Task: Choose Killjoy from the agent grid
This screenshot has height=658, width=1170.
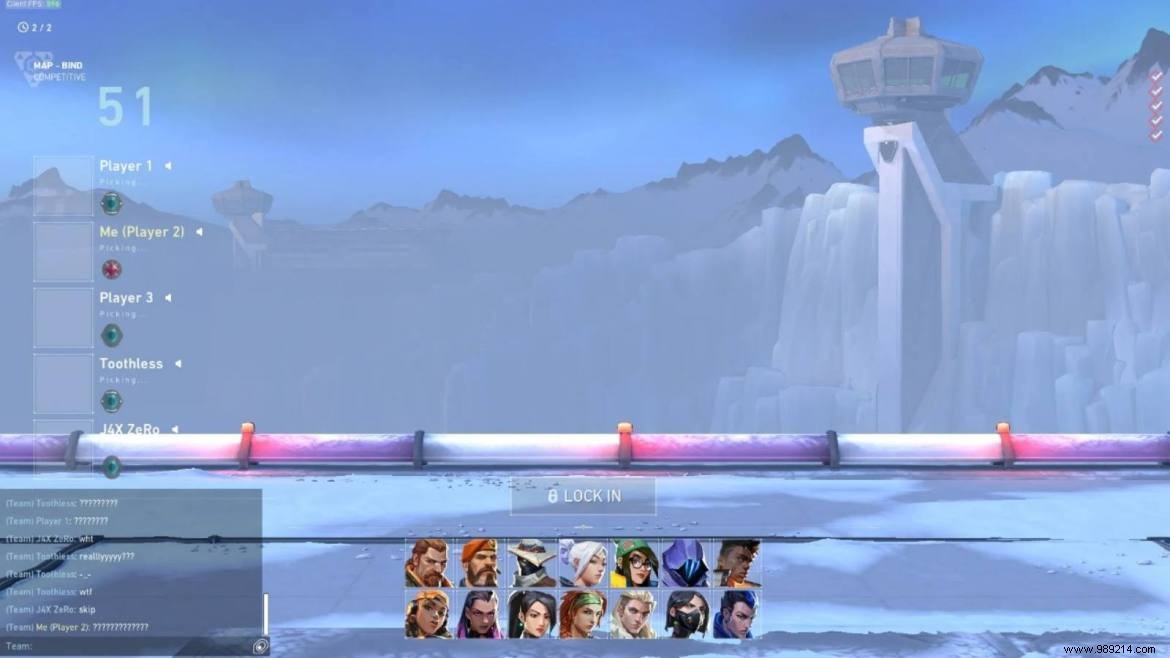Action: [634, 563]
